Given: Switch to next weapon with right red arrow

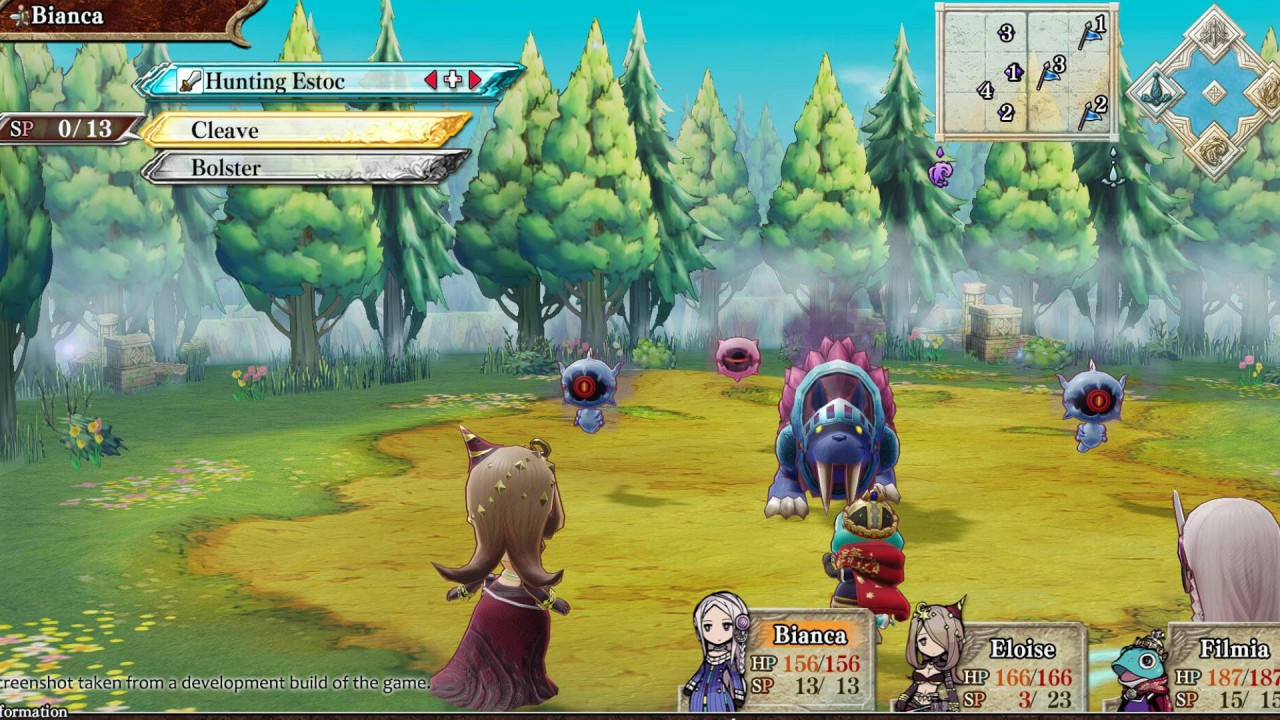Looking at the screenshot, I should point(475,81).
